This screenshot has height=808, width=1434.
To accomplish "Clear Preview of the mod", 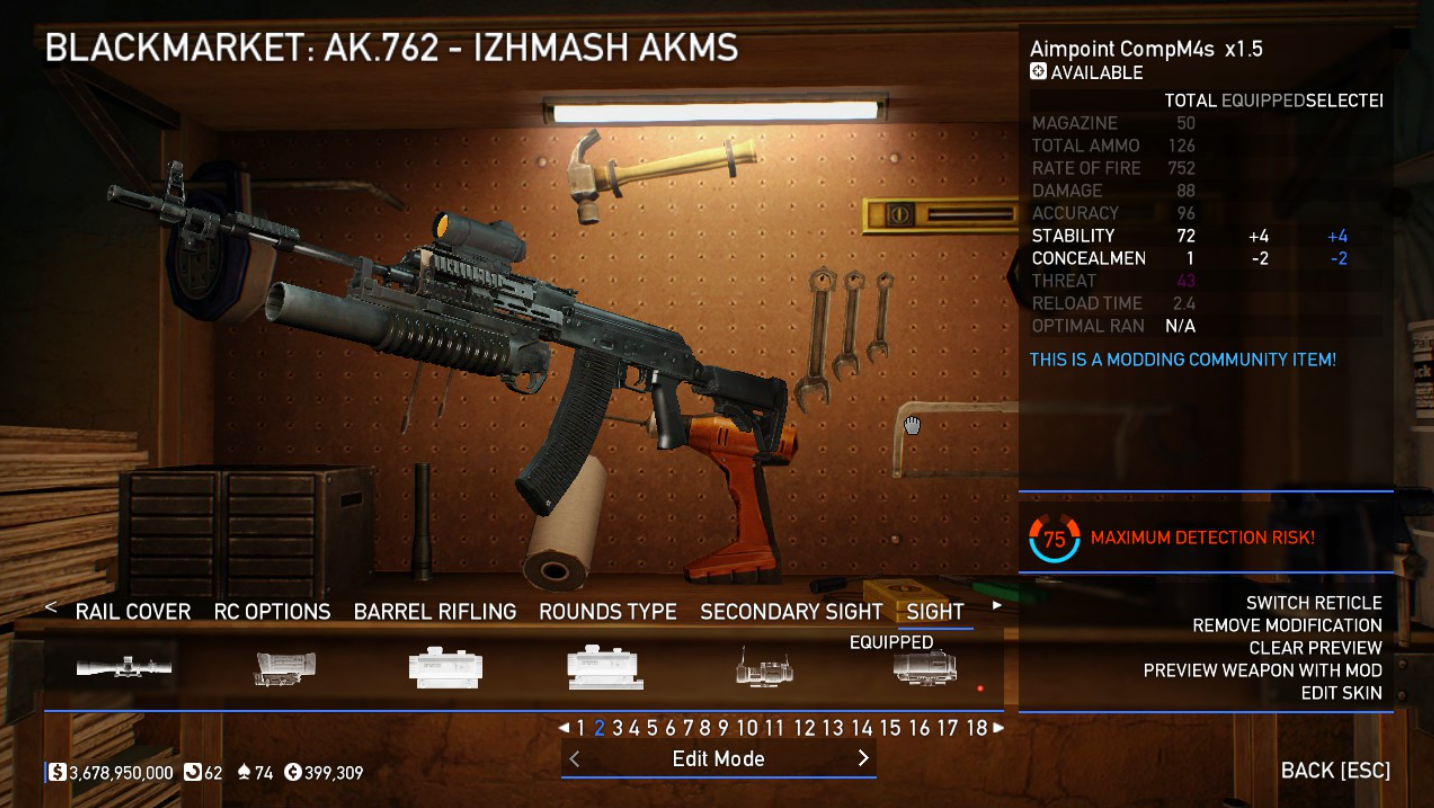I will point(1315,648).
